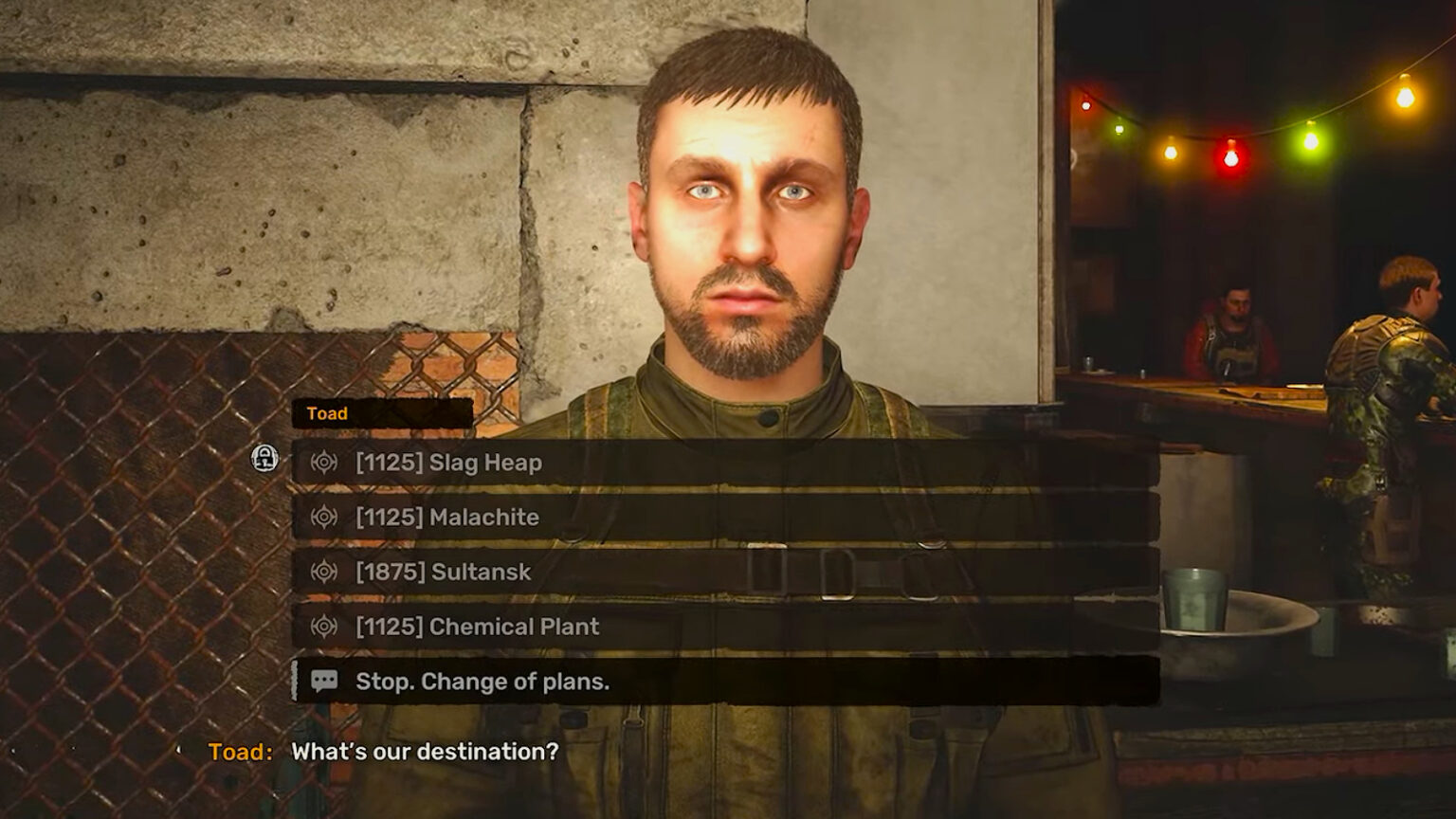Click the waypoint marker icon next to Malachite
This screenshot has width=1456, height=819.
point(323,518)
